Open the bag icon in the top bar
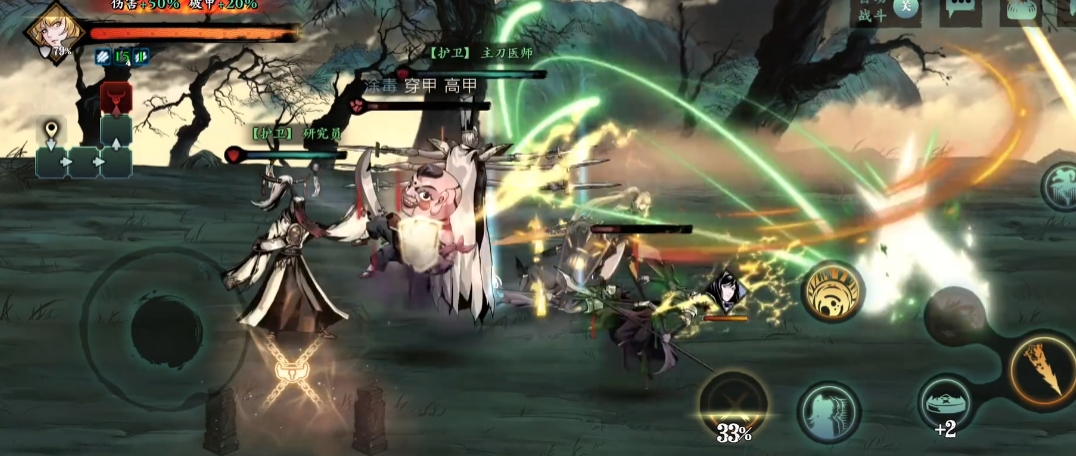Viewport: 1076px width, 456px height. coord(1020,10)
